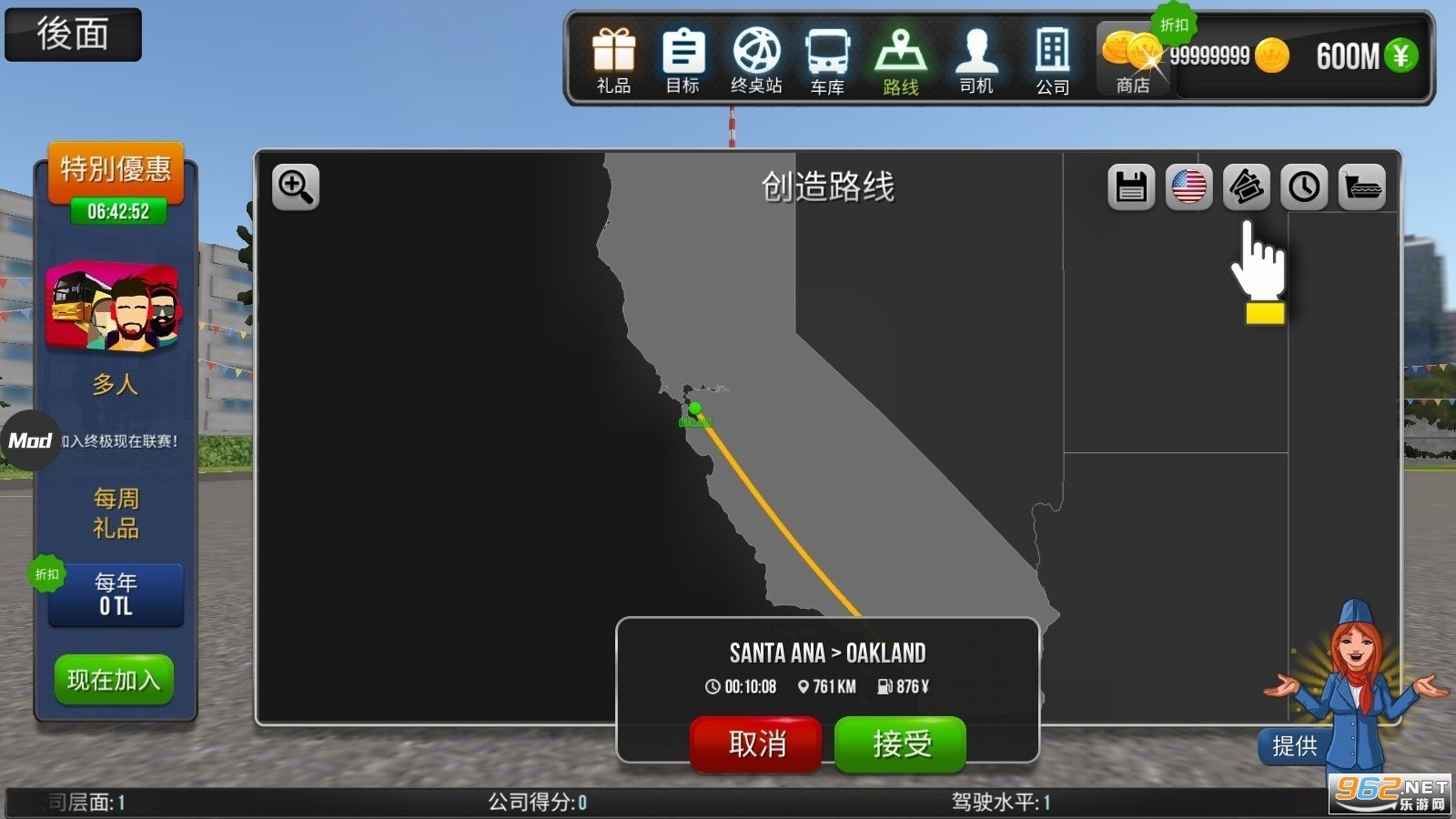
Task: Accept the Santa Ana to Oakland route
Action: 899,743
